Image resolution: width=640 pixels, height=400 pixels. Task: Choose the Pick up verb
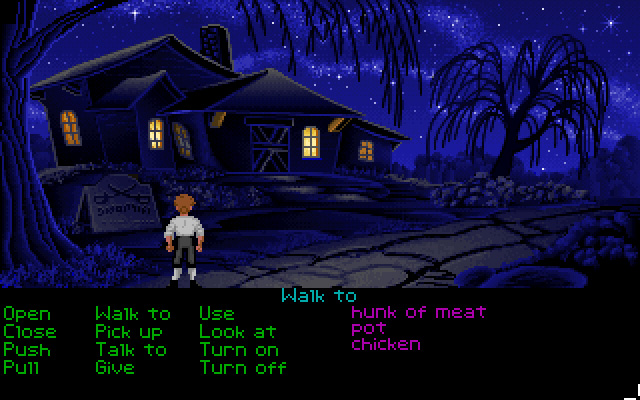pyautogui.click(x=129, y=332)
